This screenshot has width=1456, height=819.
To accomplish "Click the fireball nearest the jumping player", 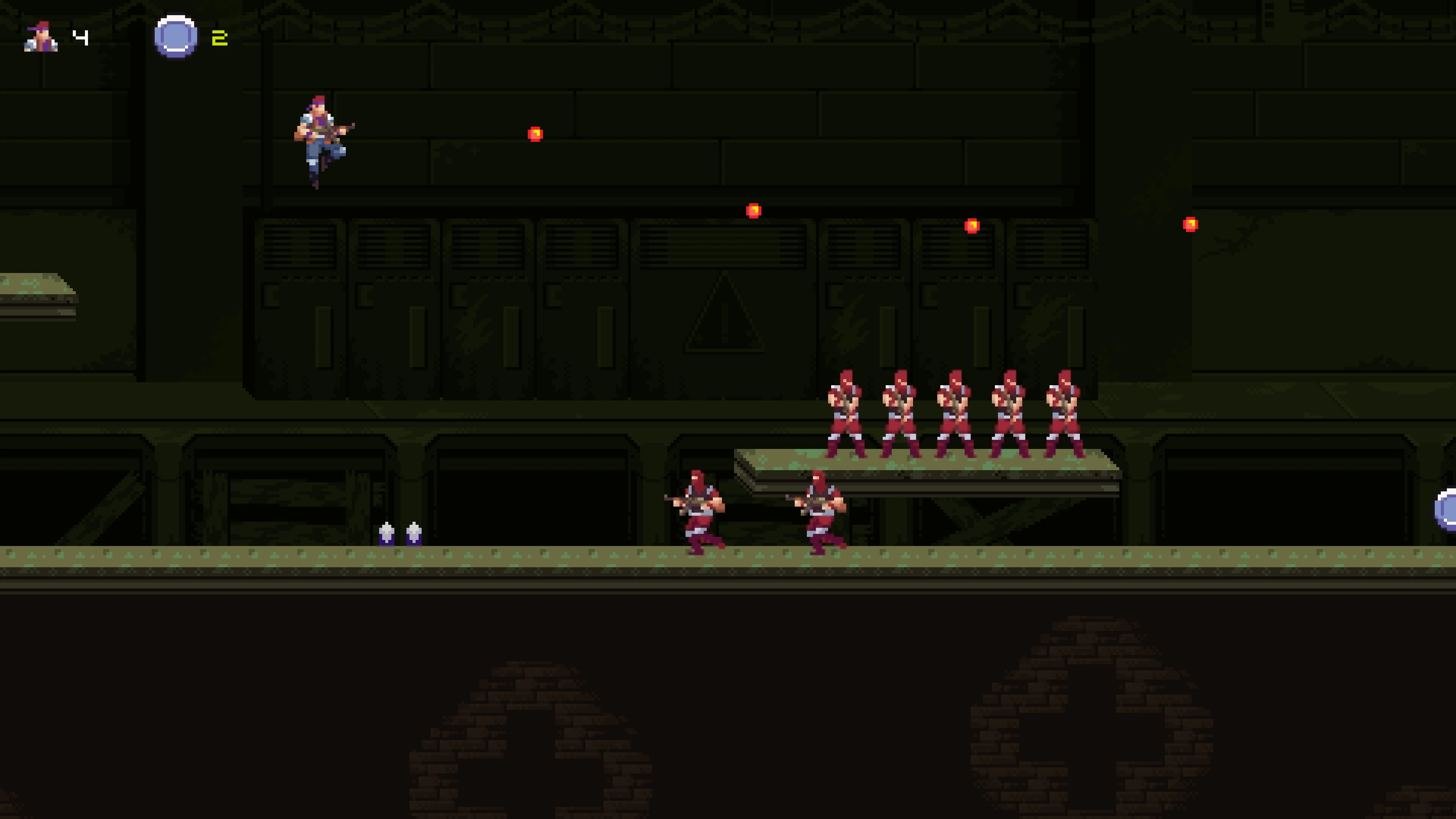I will [x=535, y=133].
